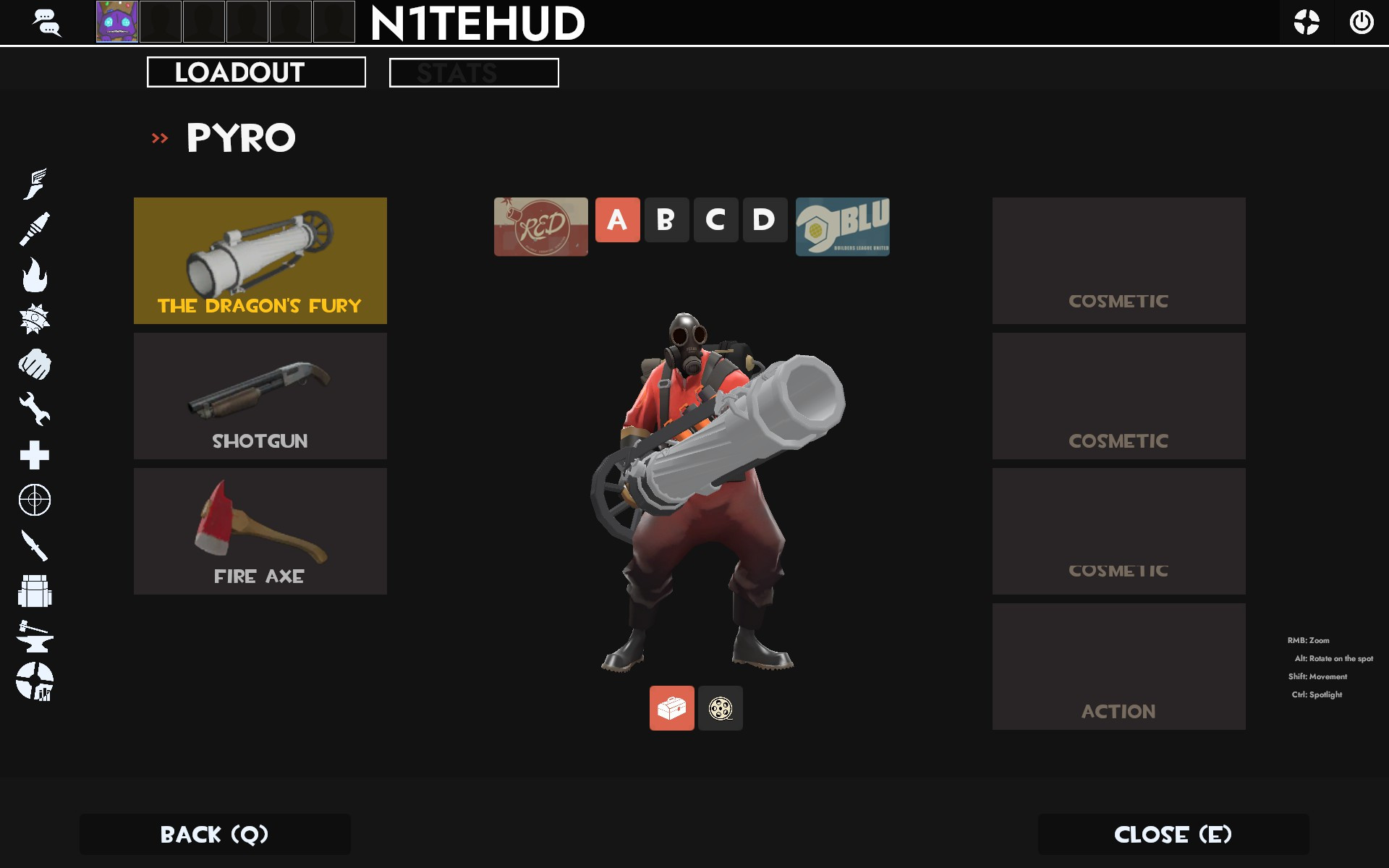The width and height of the screenshot is (1389, 868).
Task: Select loadout preset D
Action: 765,221
